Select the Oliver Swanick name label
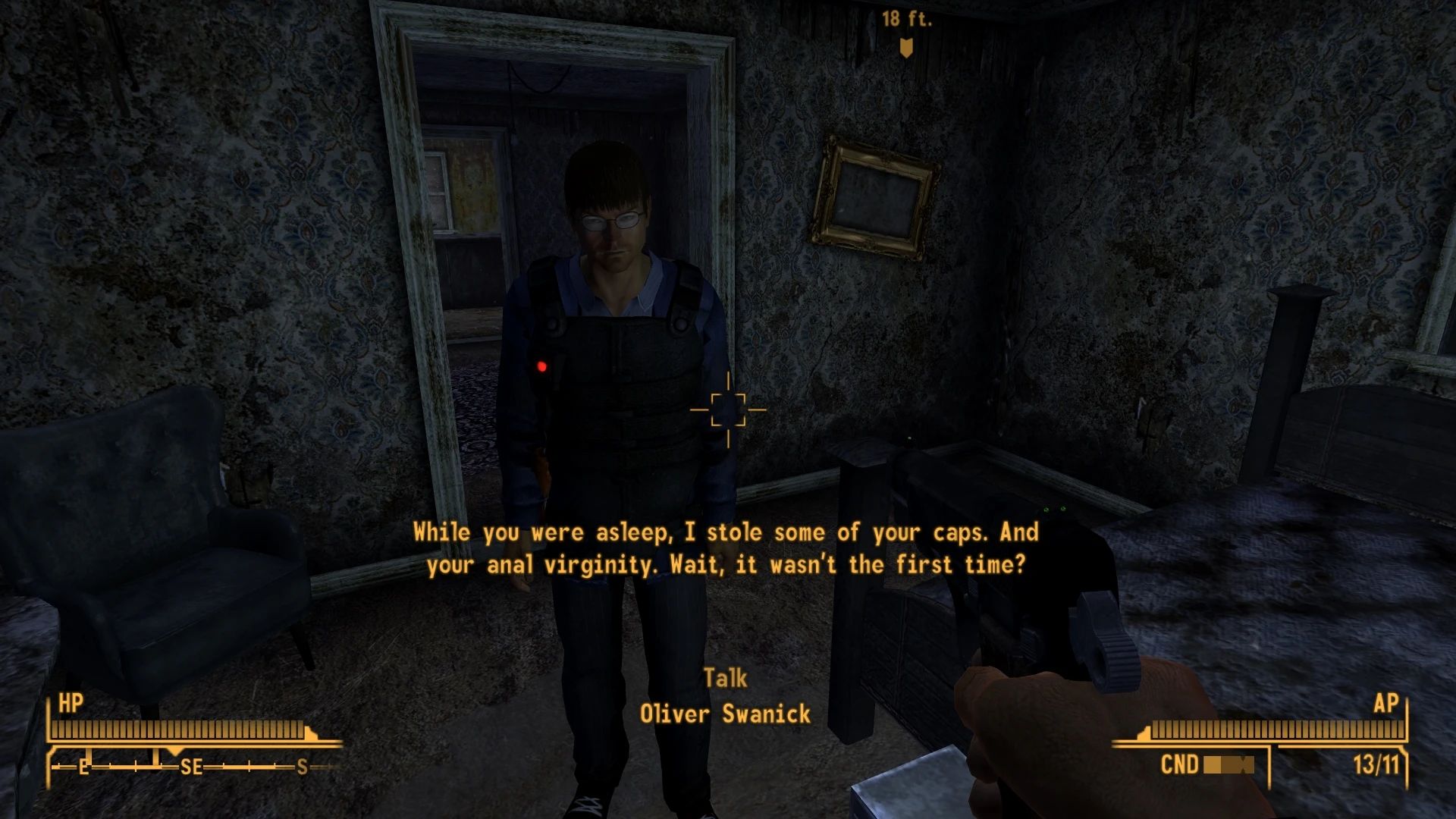Viewport: 1456px width, 819px height. click(726, 713)
